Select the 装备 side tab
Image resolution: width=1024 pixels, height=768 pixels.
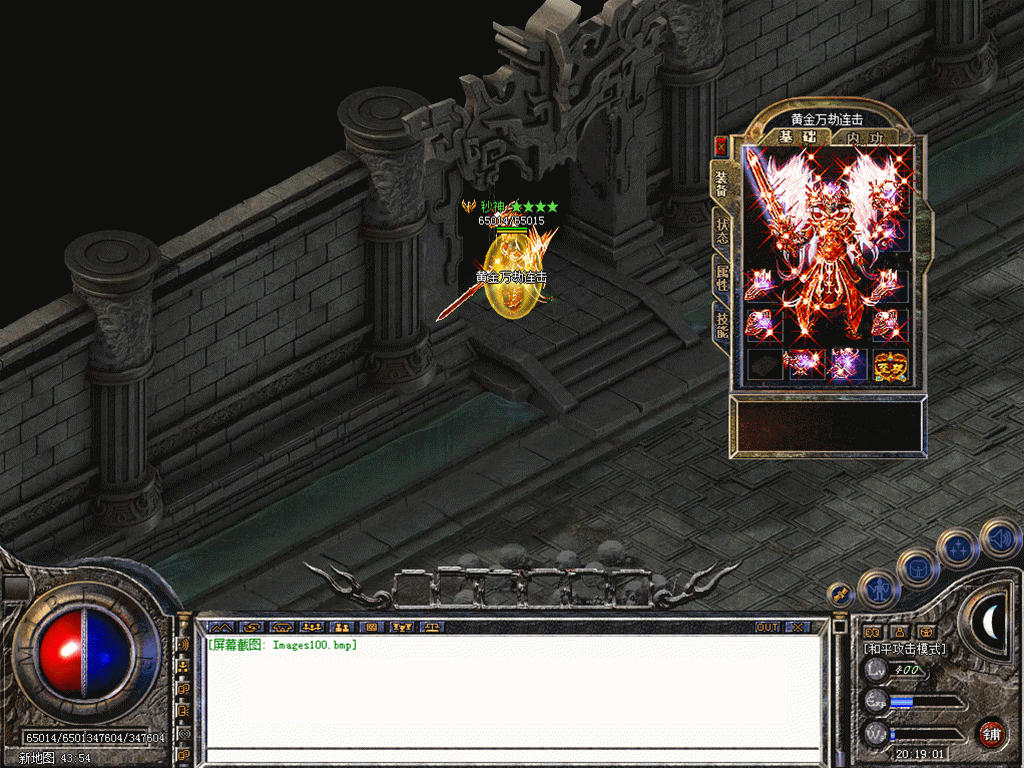722,183
